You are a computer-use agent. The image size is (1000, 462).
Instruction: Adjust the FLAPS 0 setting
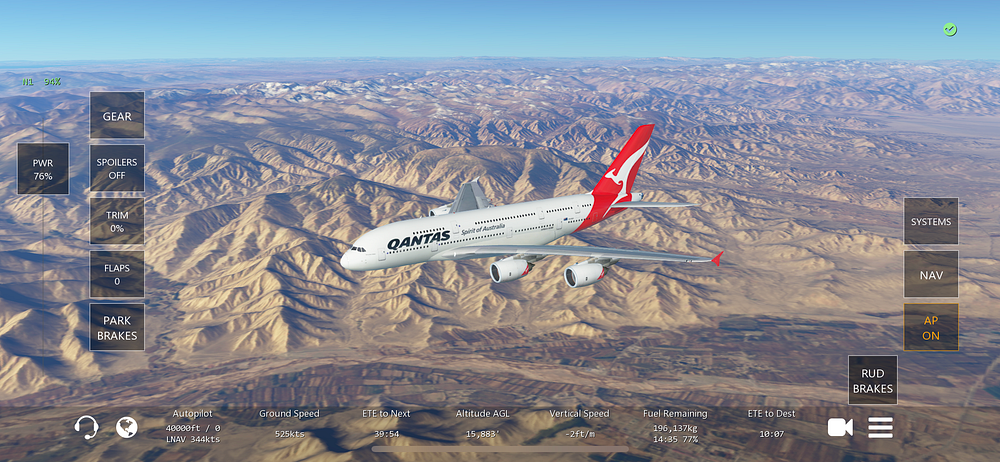117,274
